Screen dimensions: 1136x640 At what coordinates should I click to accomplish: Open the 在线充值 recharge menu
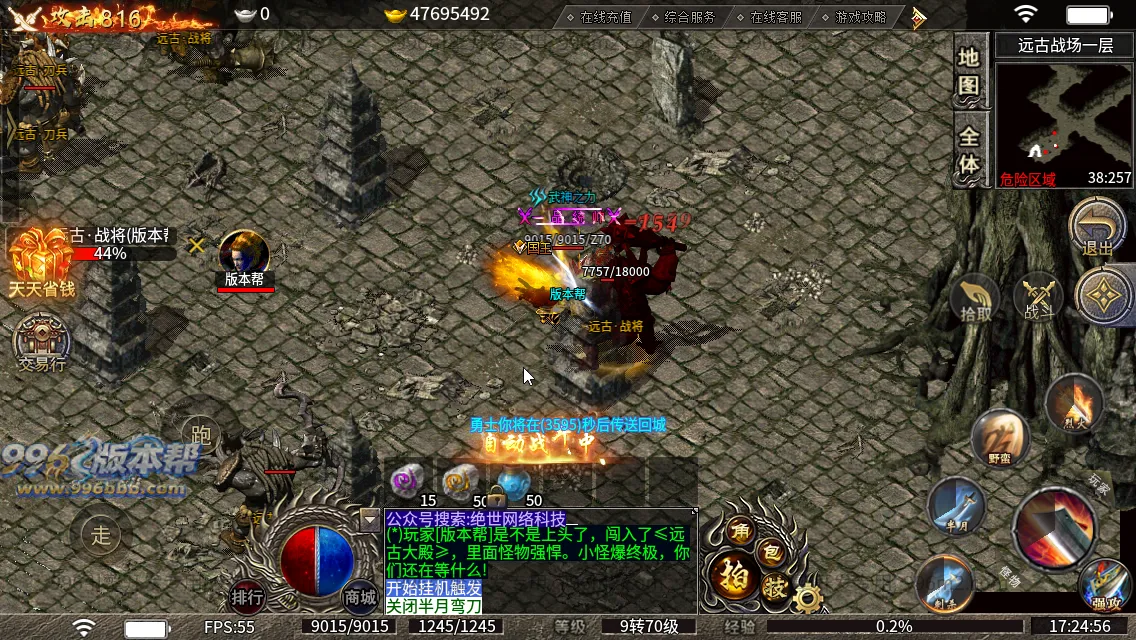(x=598, y=16)
